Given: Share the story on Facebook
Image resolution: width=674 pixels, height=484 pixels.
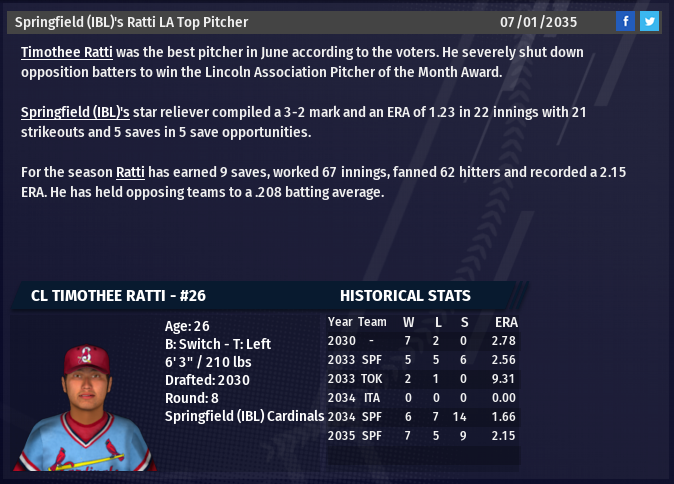Looking at the screenshot, I should [625, 21].
